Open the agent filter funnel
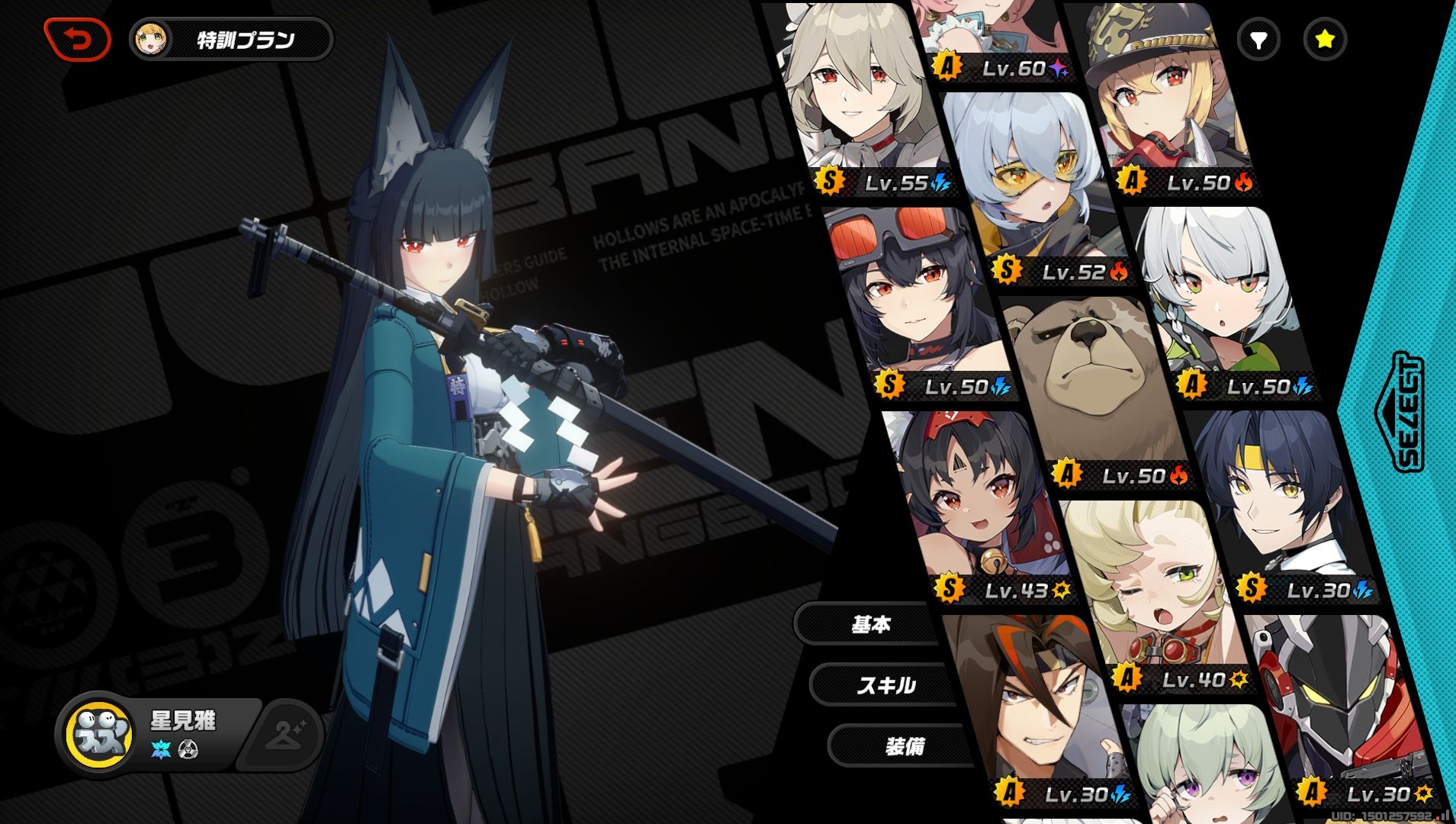1456x824 pixels. (x=1258, y=40)
